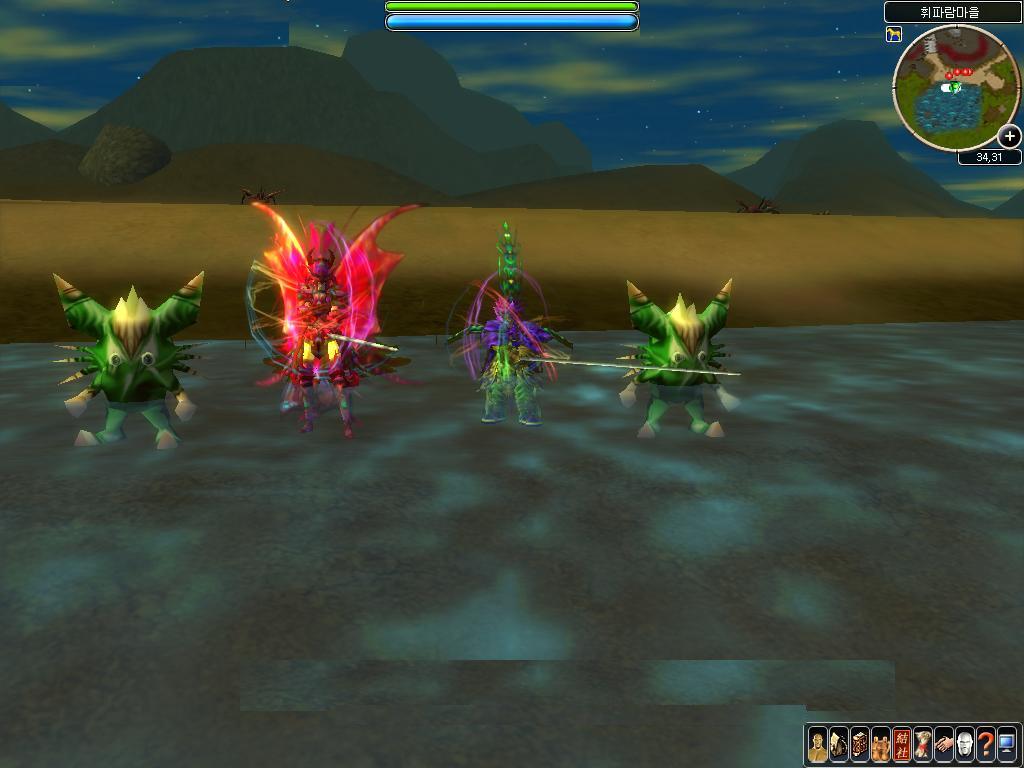Image resolution: width=1024 pixels, height=768 pixels.
Task: Zoom the minimap with the plus button
Action: pyautogui.click(x=1010, y=137)
